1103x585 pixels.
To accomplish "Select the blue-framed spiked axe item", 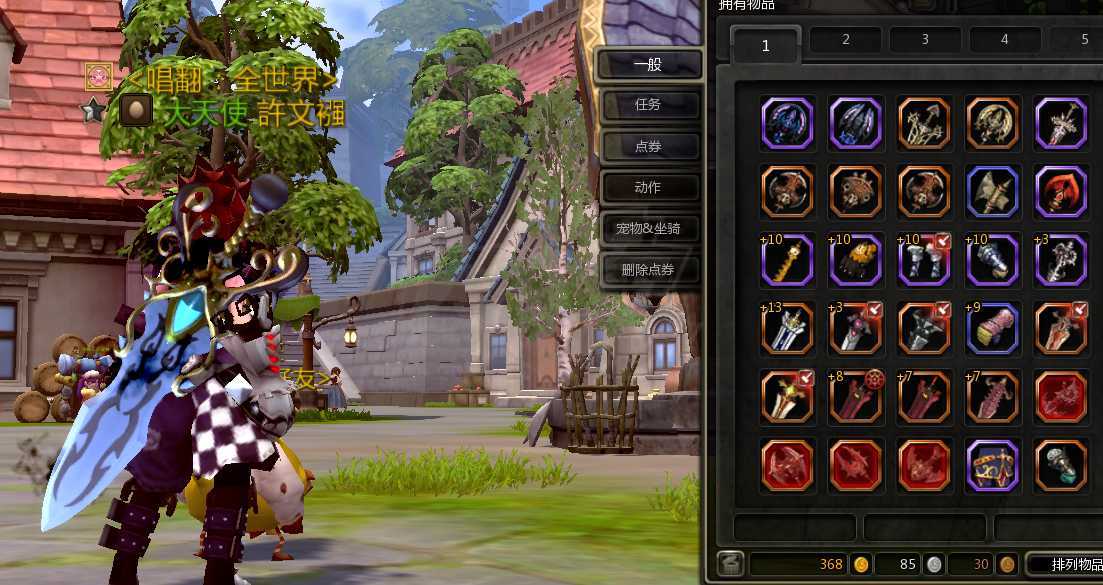I will point(993,191).
